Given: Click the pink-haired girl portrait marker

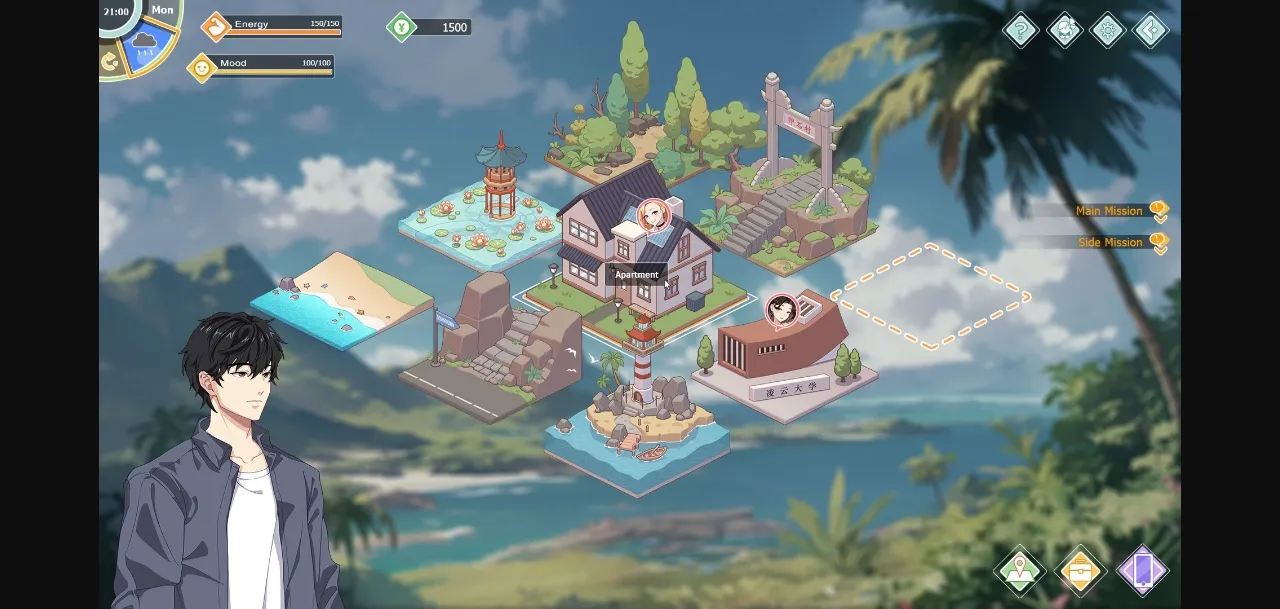Looking at the screenshot, I should pos(653,216).
